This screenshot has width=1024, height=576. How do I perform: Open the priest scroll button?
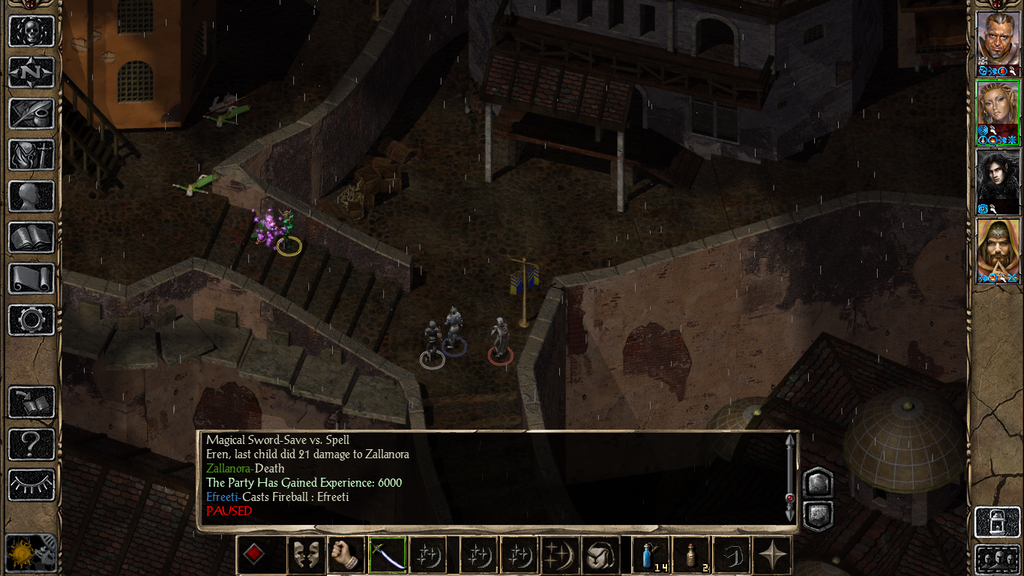pos(31,278)
